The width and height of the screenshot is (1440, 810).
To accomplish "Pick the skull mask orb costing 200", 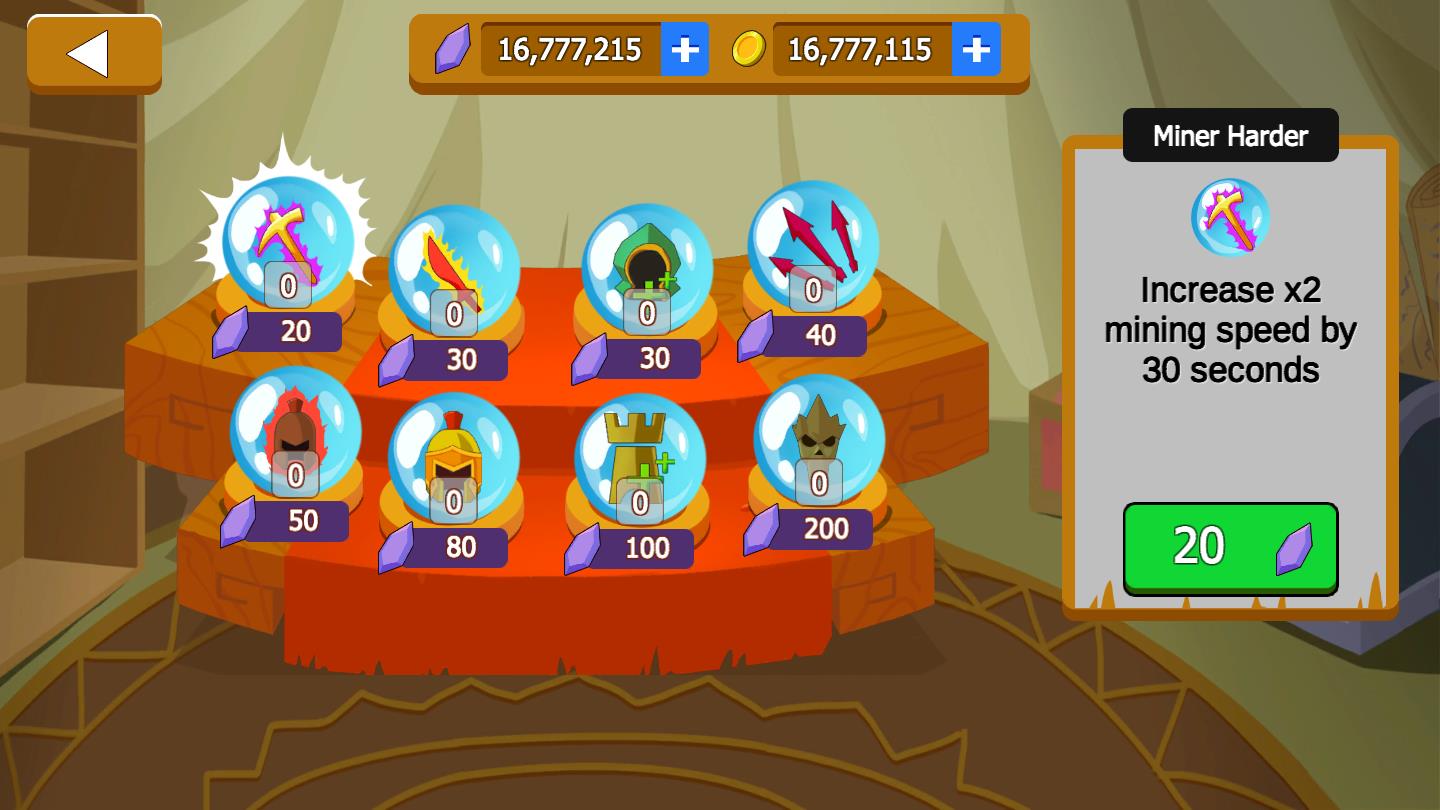I will point(818,438).
